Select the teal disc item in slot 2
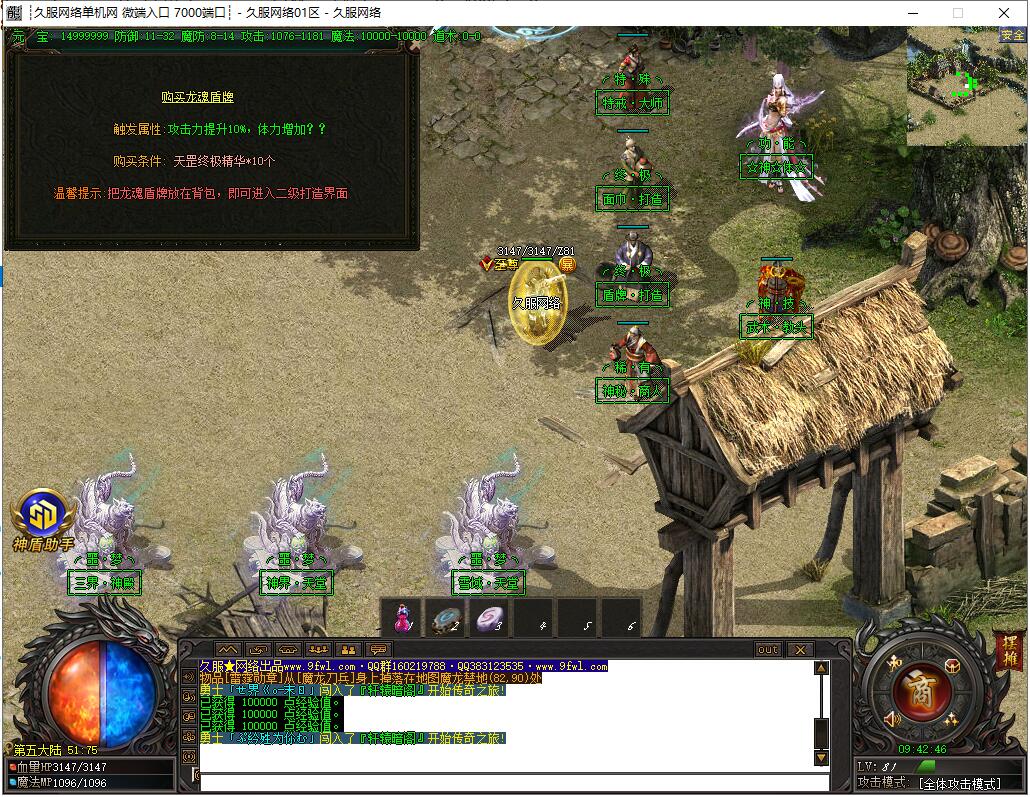The height and width of the screenshot is (797, 1030). pos(445,619)
